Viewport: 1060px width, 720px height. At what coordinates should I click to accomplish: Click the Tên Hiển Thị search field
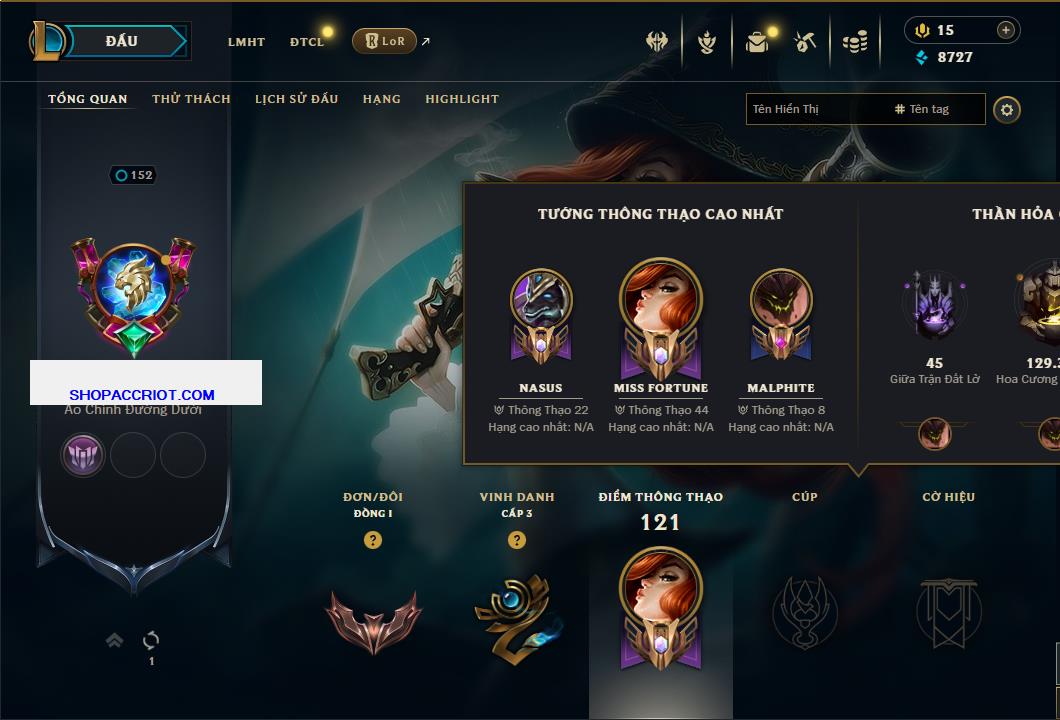(815, 109)
